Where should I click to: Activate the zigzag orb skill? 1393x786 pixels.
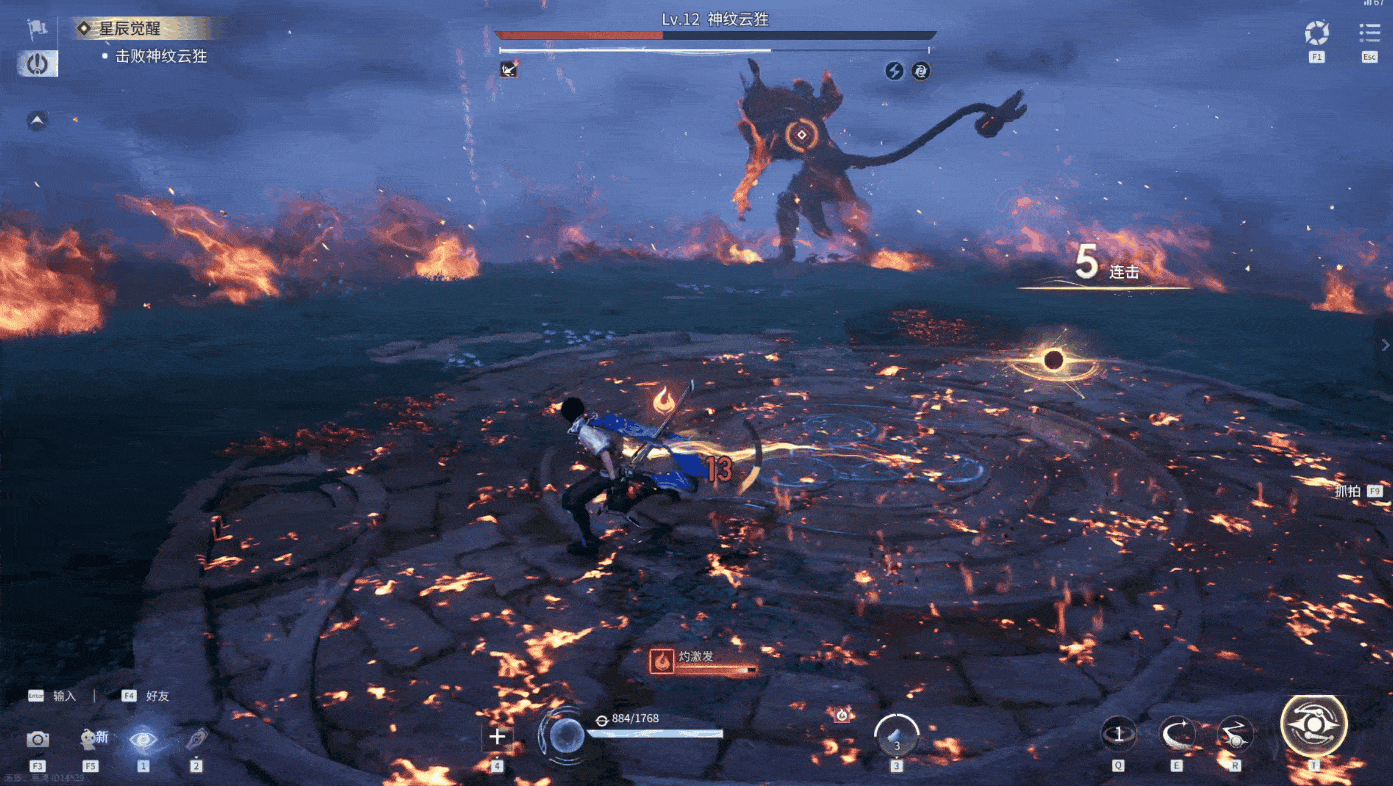(1235, 735)
